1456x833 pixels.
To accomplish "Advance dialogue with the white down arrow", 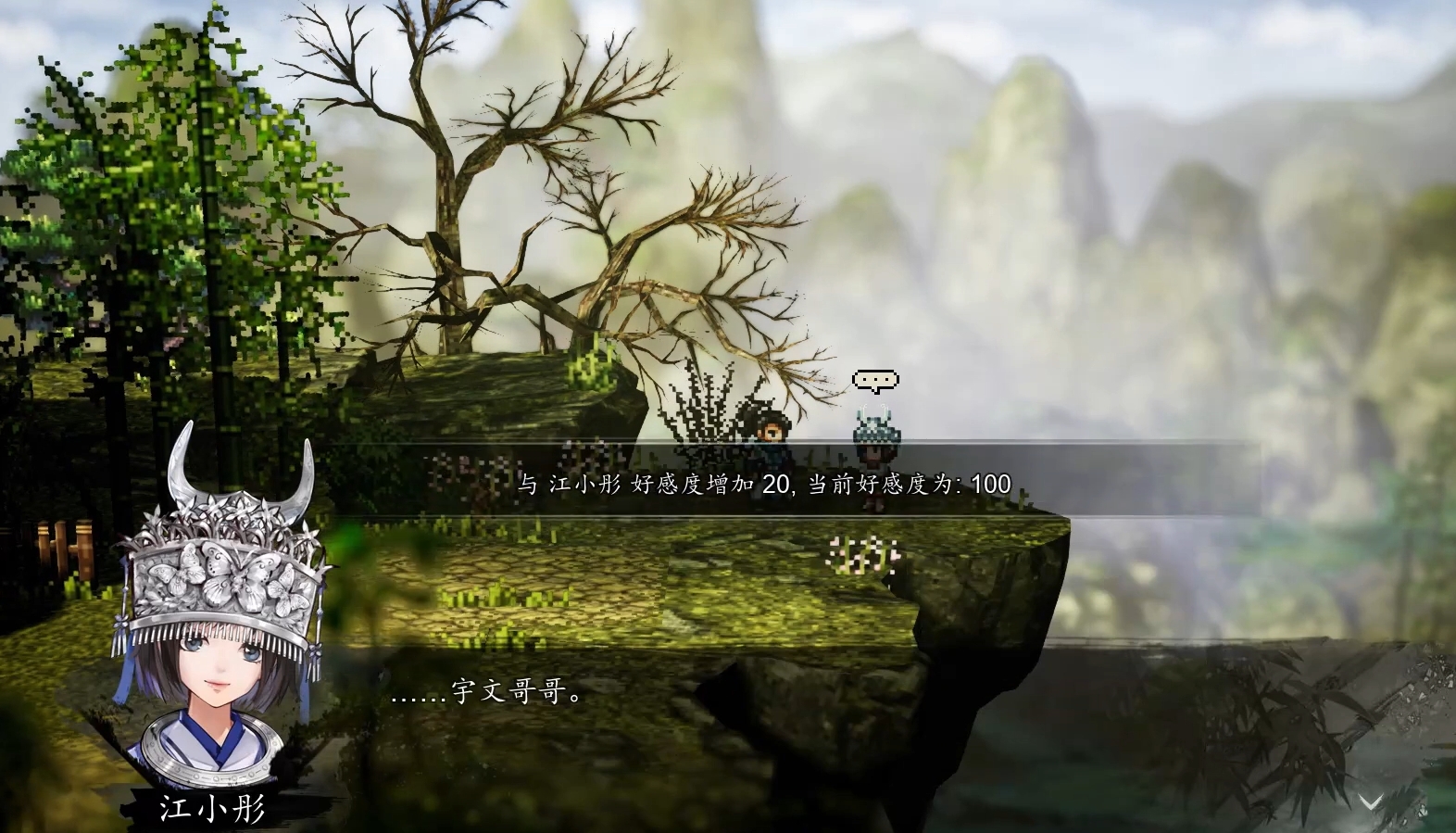I will 1370,801.
